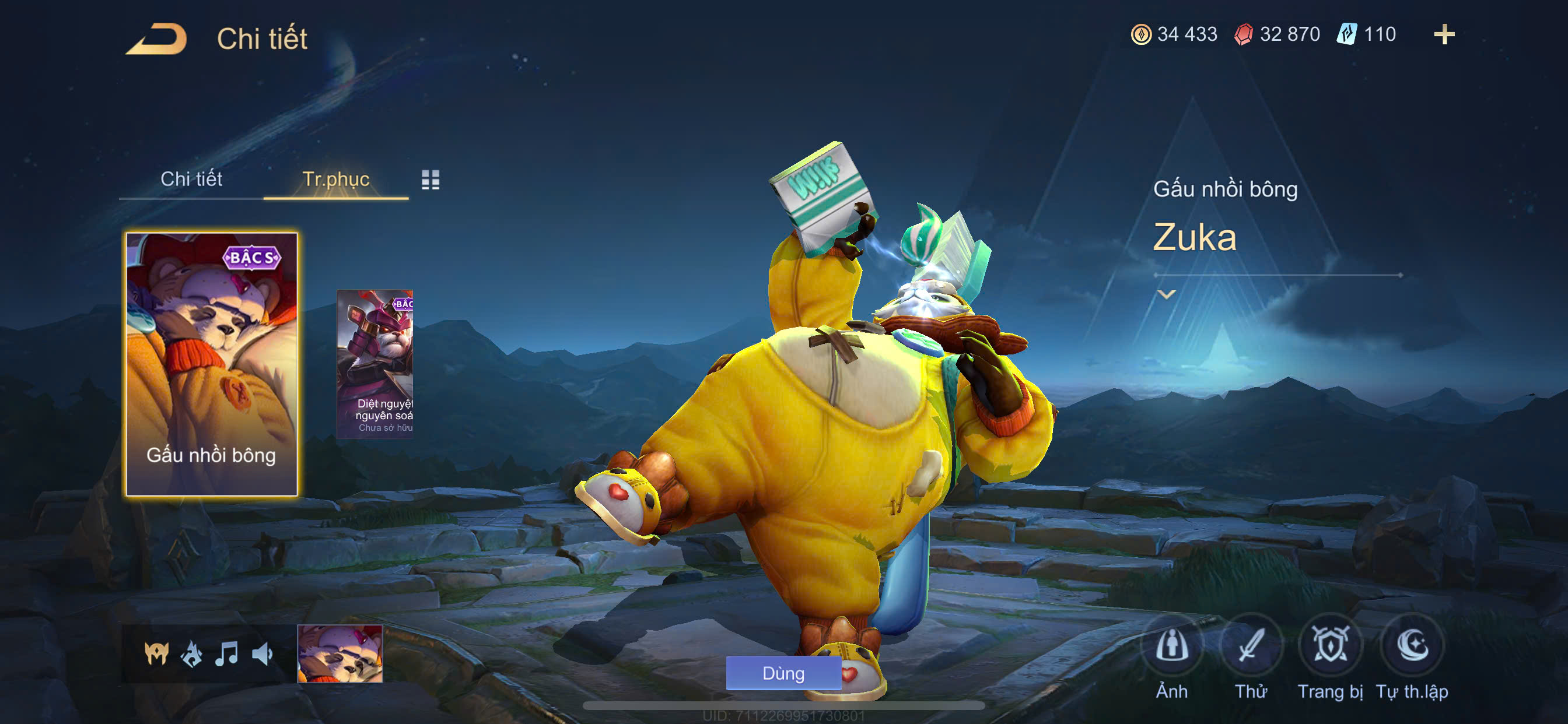The height and width of the screenshot is (724, 1568).
Task: Click the music note icon
Action: (226, 654)
